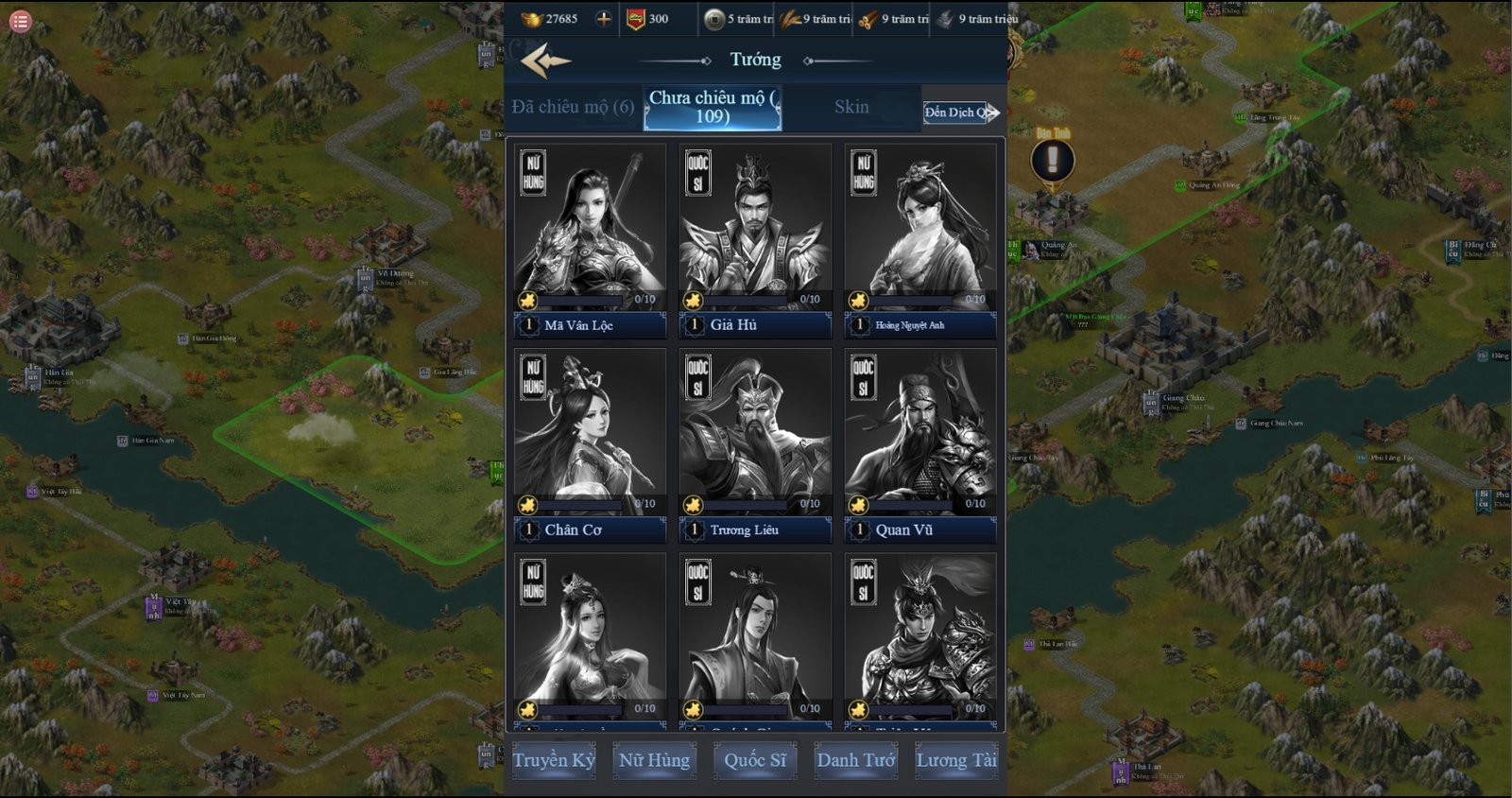
Task: Filter heroes by Nữ Hùng
Action: tap(654, 760)
